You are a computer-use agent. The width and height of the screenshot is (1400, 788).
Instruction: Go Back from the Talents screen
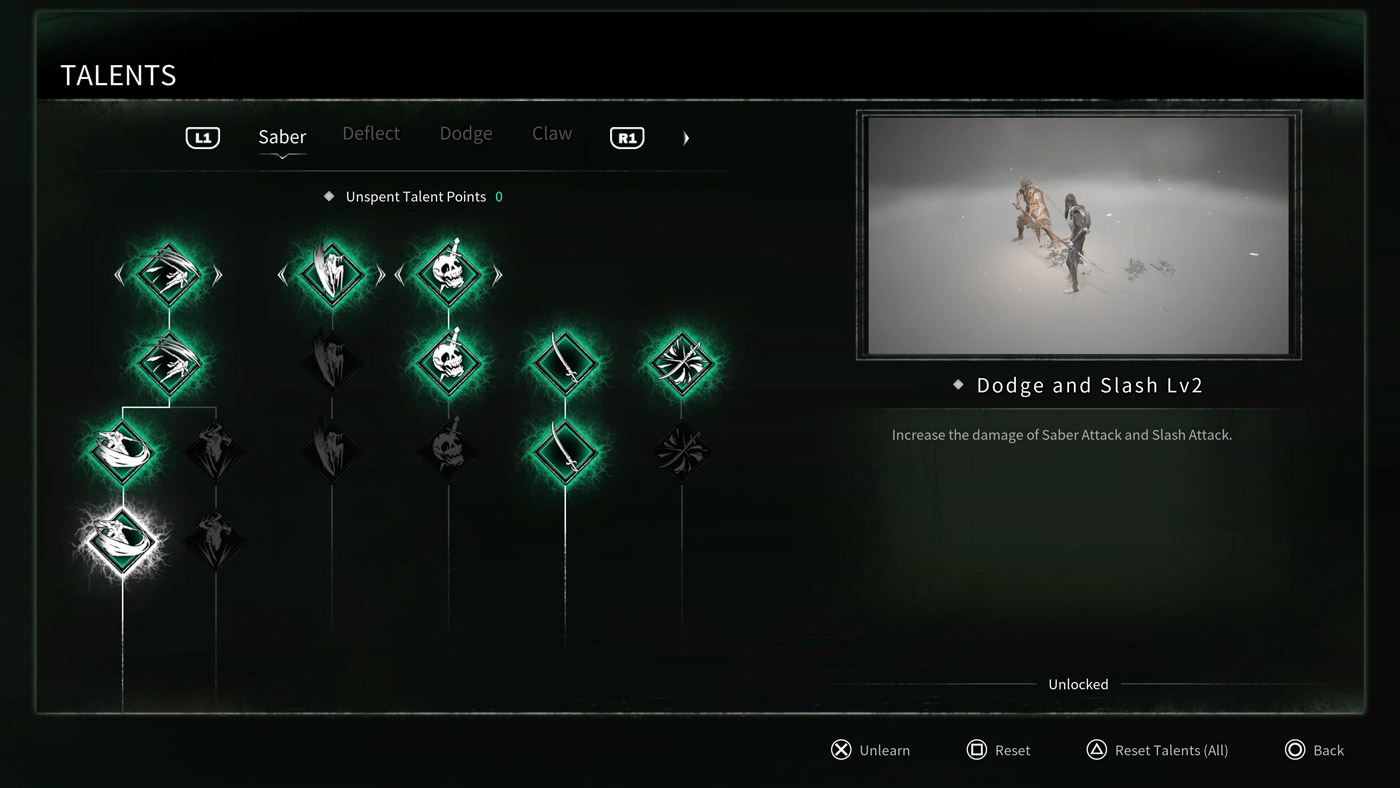click(x=1314, y=750)
